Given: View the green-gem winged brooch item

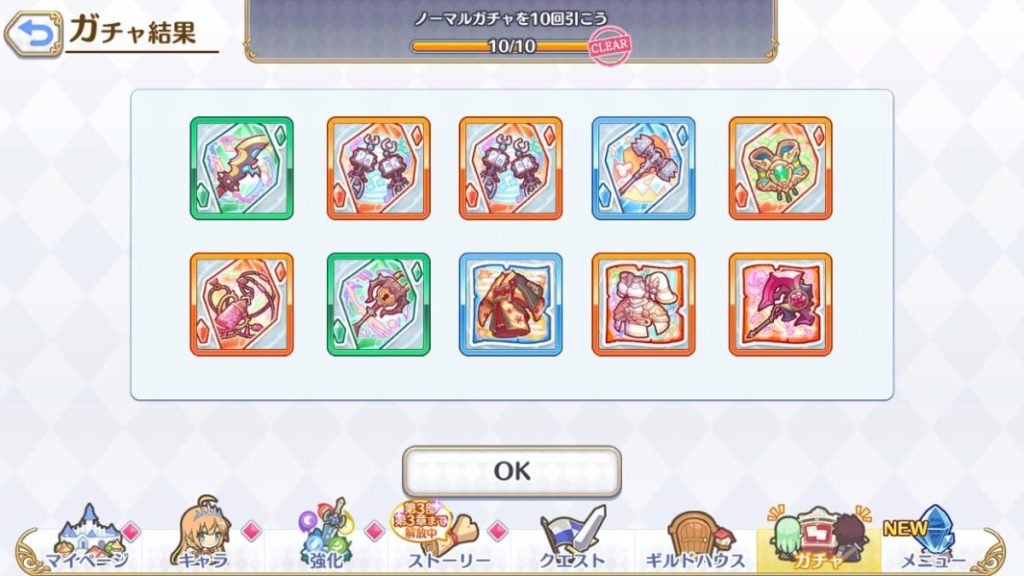Looking at the screenshot, I should click(x=780, y=168).
